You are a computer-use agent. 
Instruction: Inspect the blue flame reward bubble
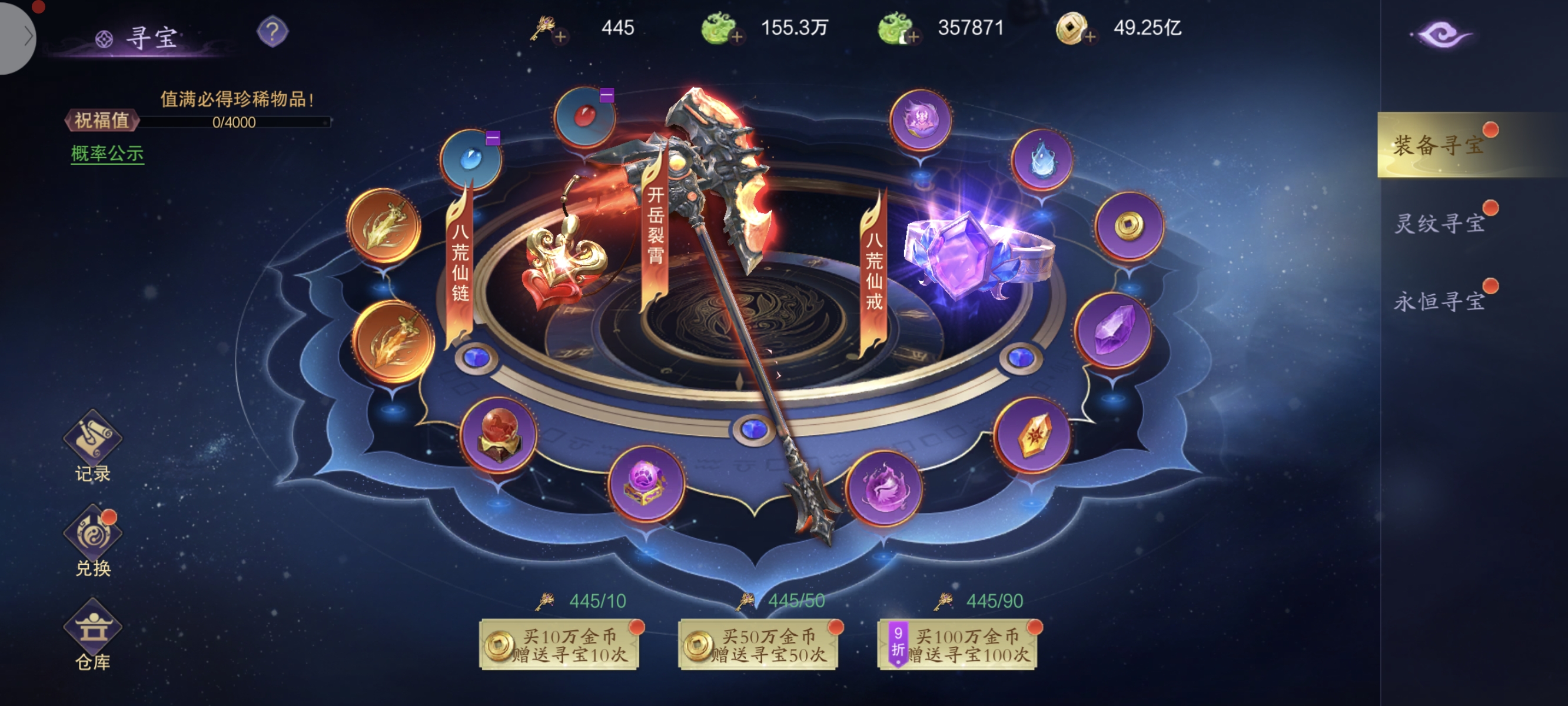(1041, 160)
